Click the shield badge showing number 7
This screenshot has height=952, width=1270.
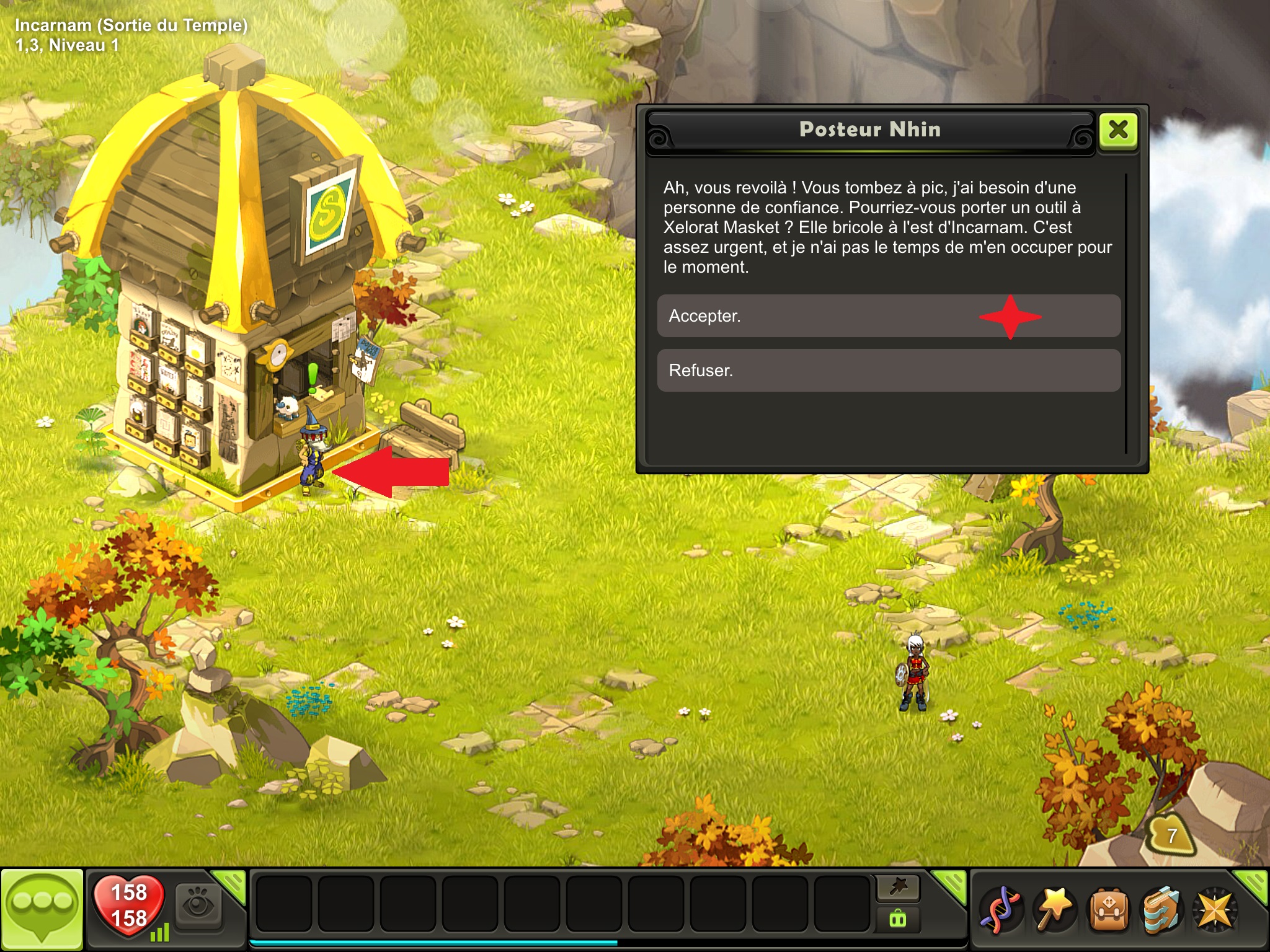pyautogui.click(x=1171, y=835)
